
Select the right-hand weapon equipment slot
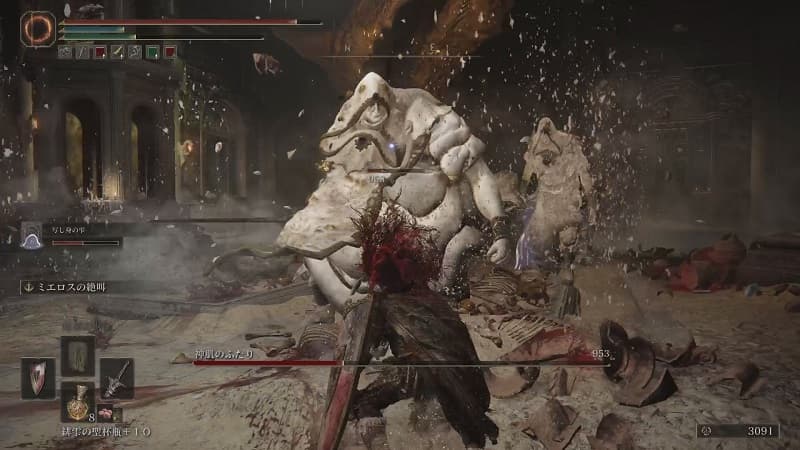tap(115, 377)
